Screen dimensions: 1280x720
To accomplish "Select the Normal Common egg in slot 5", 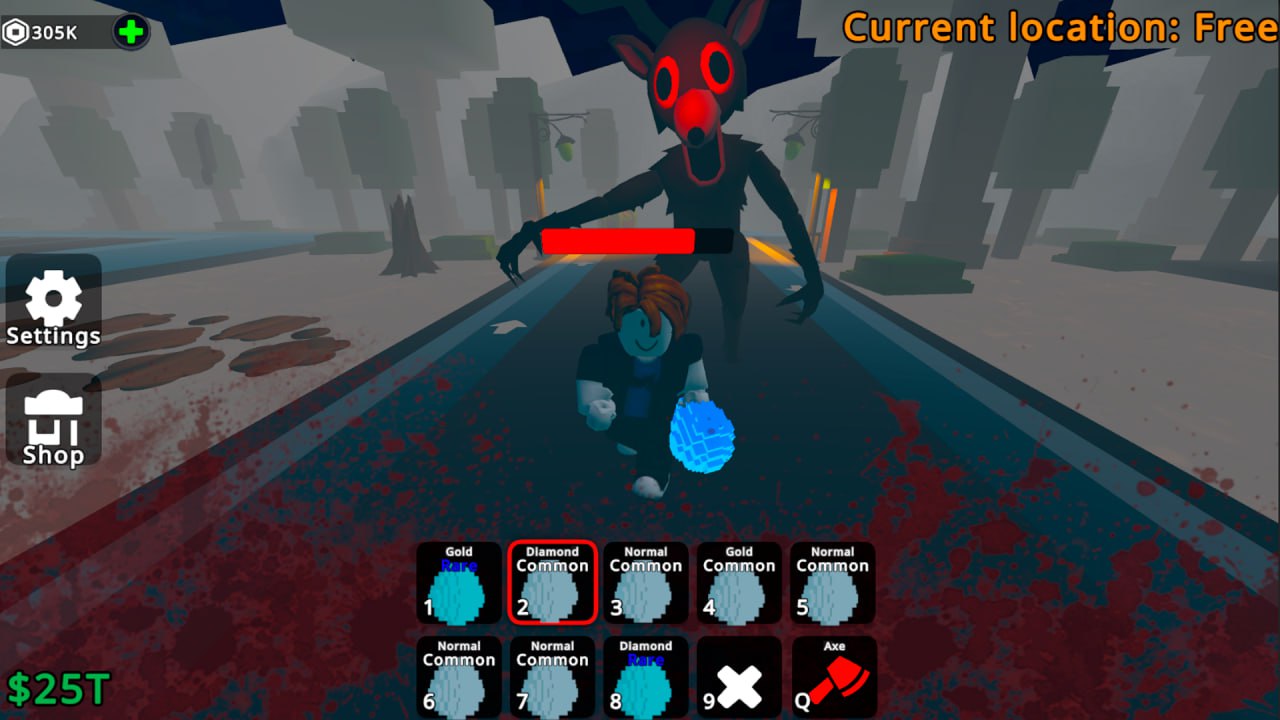I will click(x=832, y=583).
